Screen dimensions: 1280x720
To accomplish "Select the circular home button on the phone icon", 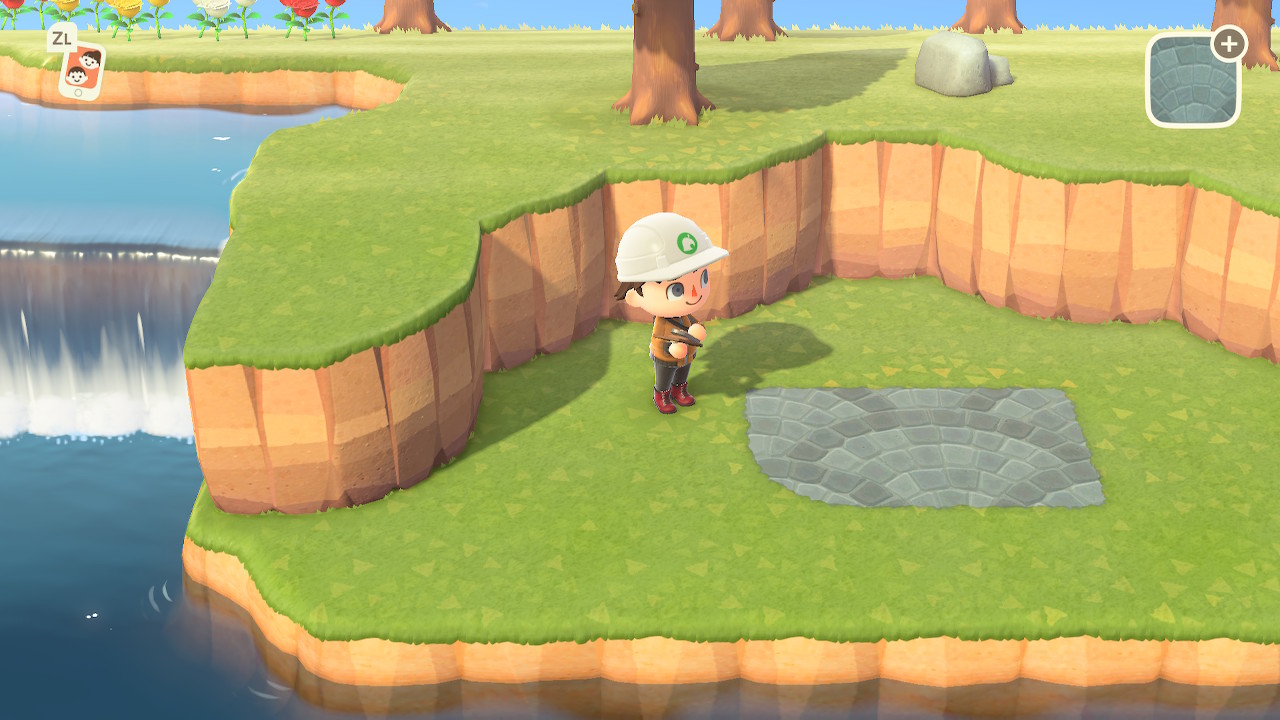I will click(78, 92).
